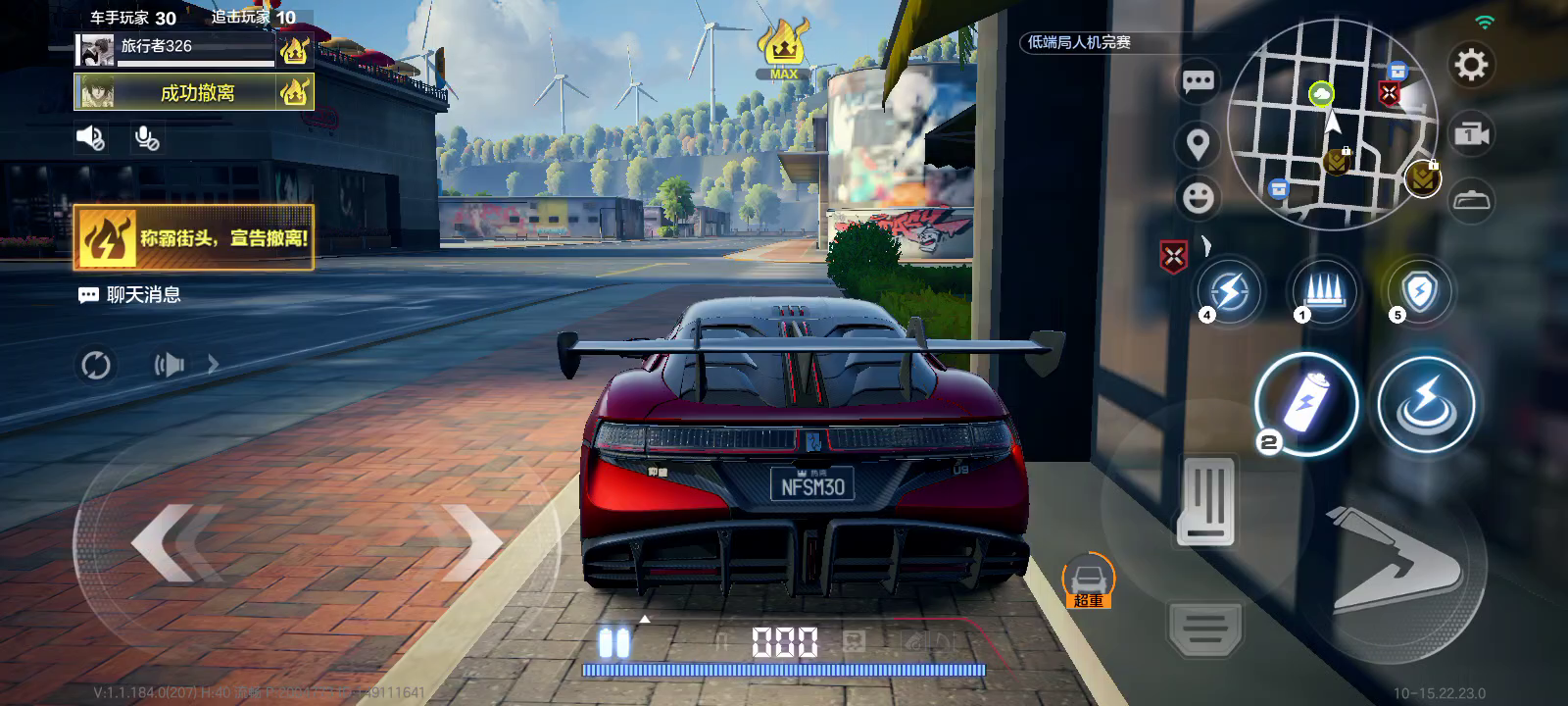Open the settings gear menu

[x=1470, y=66]
